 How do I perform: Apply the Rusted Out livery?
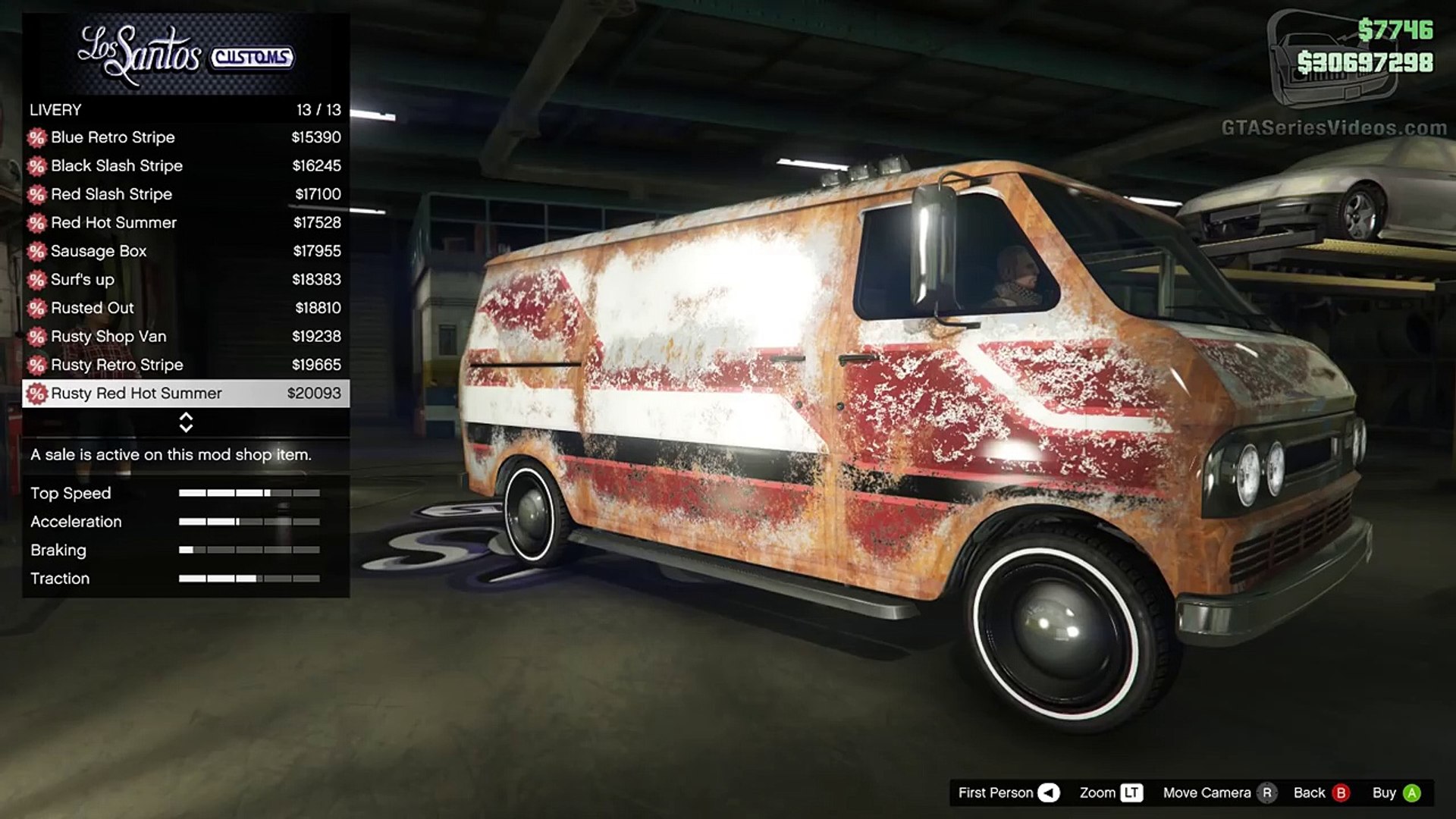(186, 308)
